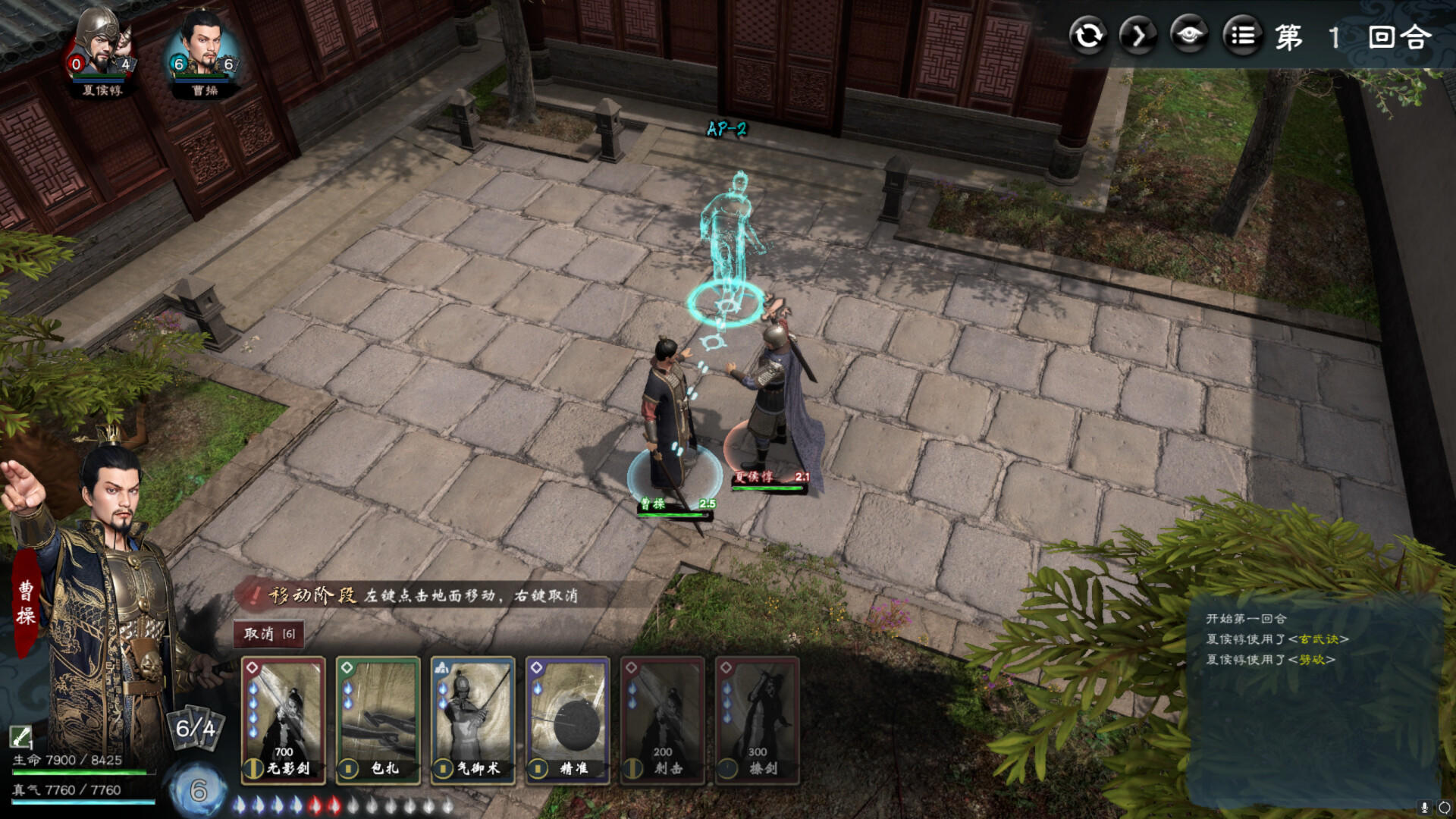Click the circular-arrows refresh button
Image resolution: width=1456 pixels, height=819 pixels.
(1089, 36)
